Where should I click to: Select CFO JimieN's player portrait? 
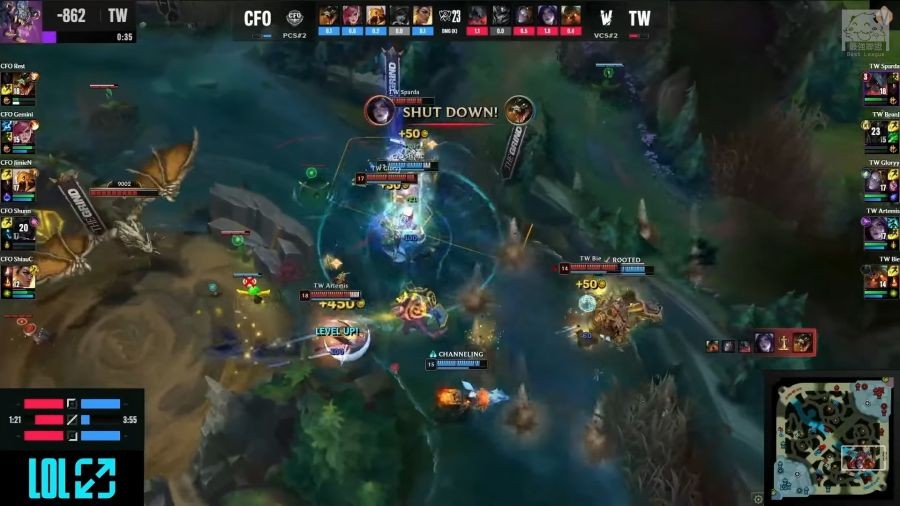tap(22, 180)
